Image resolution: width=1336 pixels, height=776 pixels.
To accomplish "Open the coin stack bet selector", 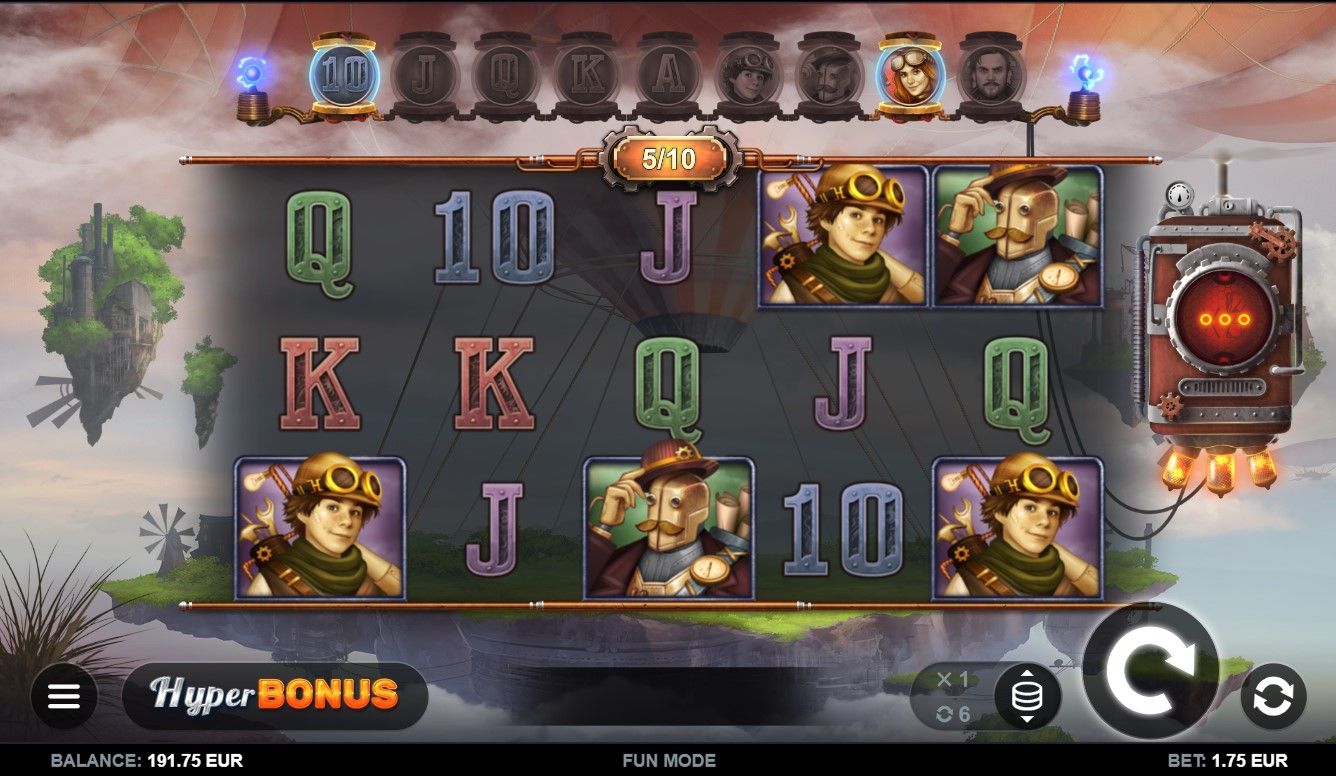I will pyautogui.click(x=1027, y=696).
